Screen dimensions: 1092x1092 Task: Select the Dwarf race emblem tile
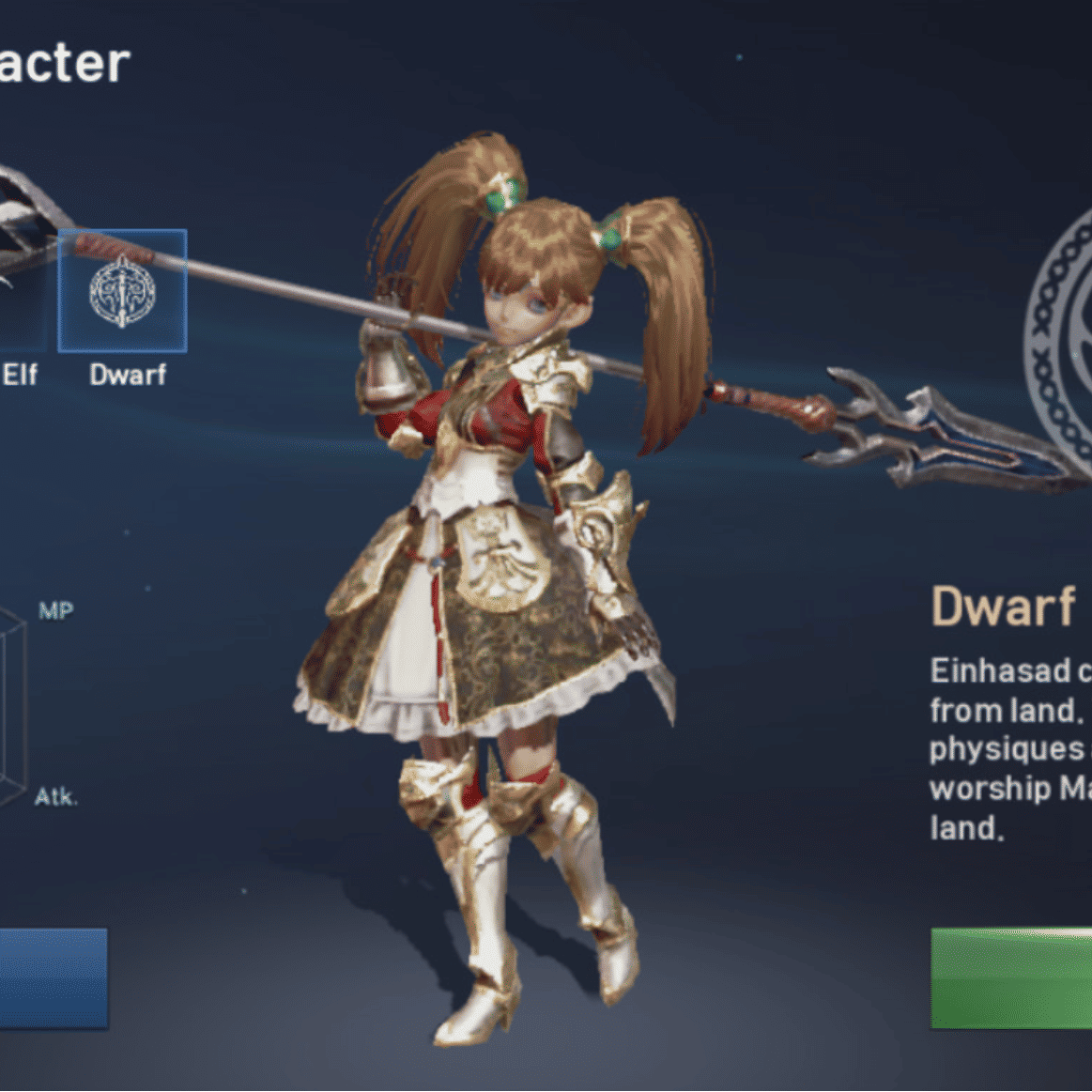click(x=123, y=291)
